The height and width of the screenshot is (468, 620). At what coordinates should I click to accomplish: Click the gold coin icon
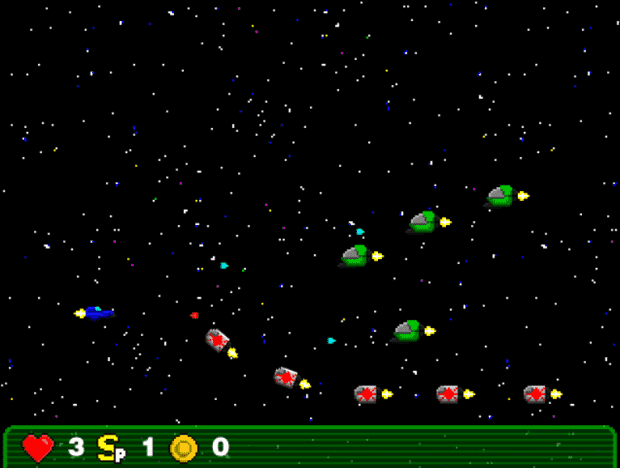[184, 447]
